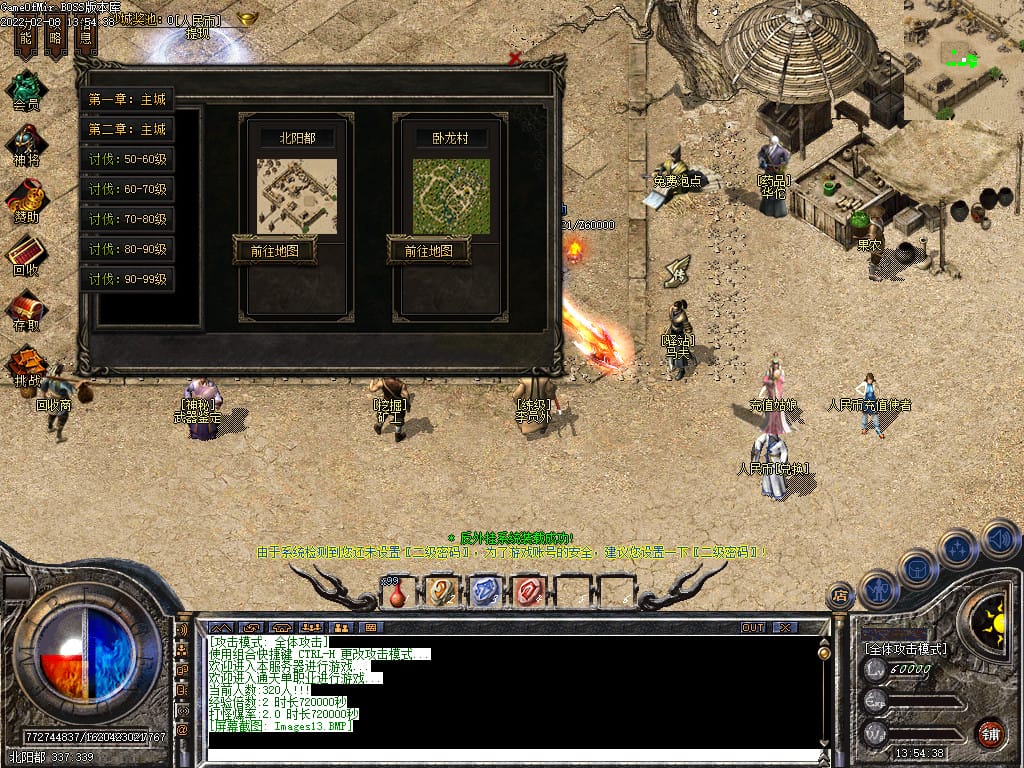Image resolution: width=1024 pixels, height=768 pixels.
Task: Use the red potion in the hotbar
Action: [x=398, y=593]
